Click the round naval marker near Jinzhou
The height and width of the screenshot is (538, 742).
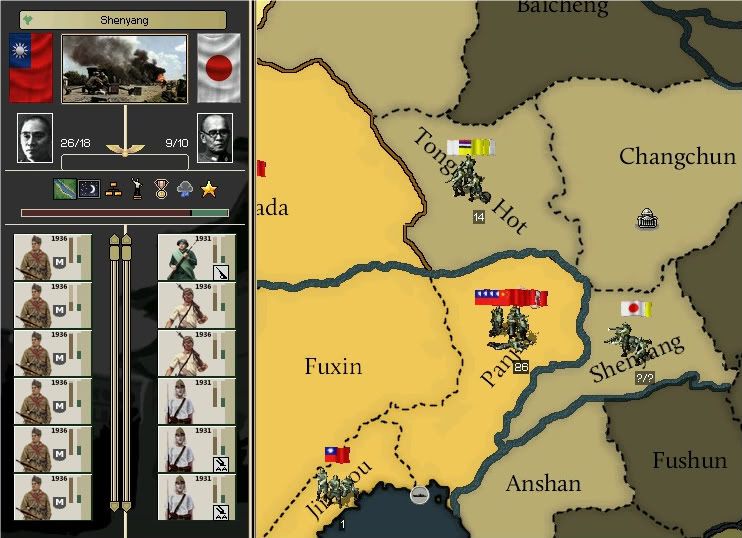[x=419, y=494]
